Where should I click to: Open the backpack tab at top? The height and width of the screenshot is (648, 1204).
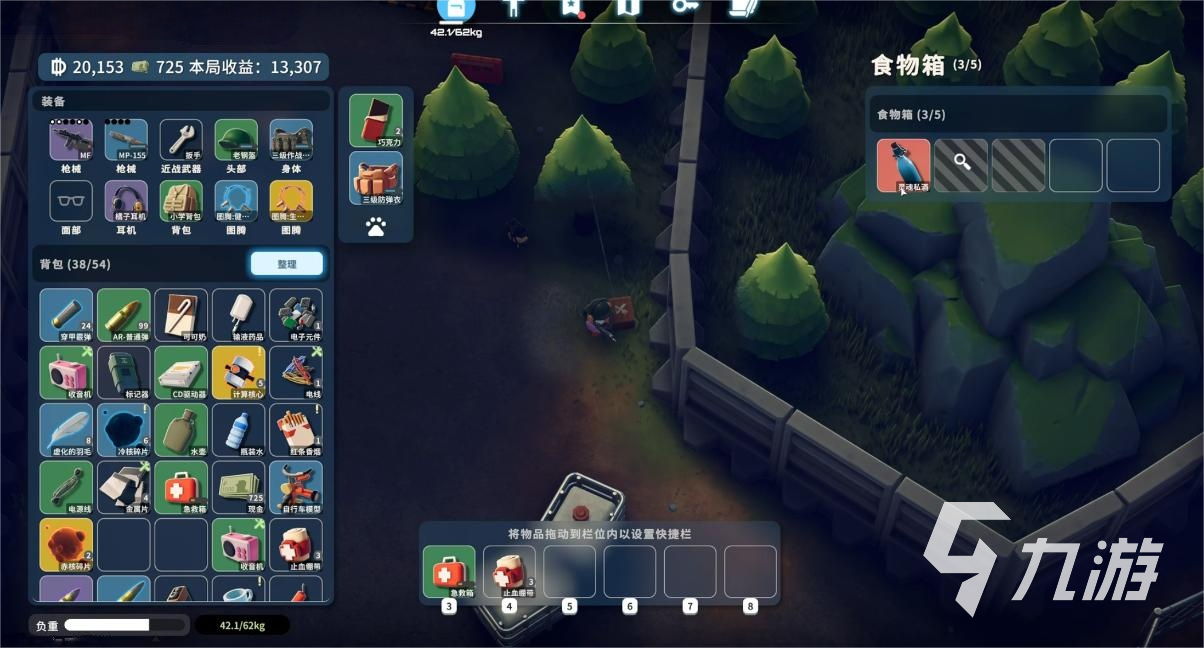point(456,9)
